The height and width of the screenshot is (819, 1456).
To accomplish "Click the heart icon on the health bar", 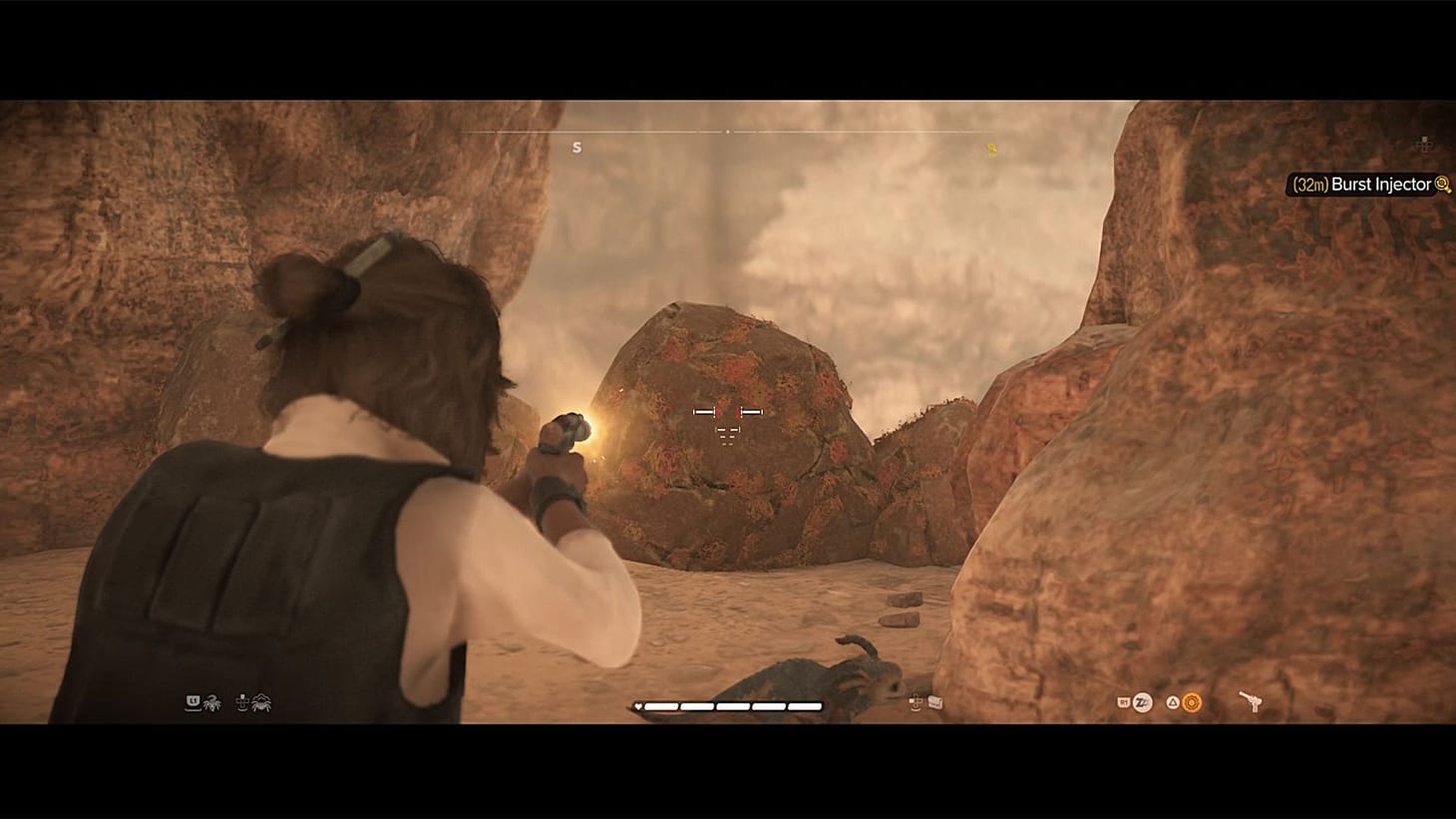I will [x=639, y=706].
